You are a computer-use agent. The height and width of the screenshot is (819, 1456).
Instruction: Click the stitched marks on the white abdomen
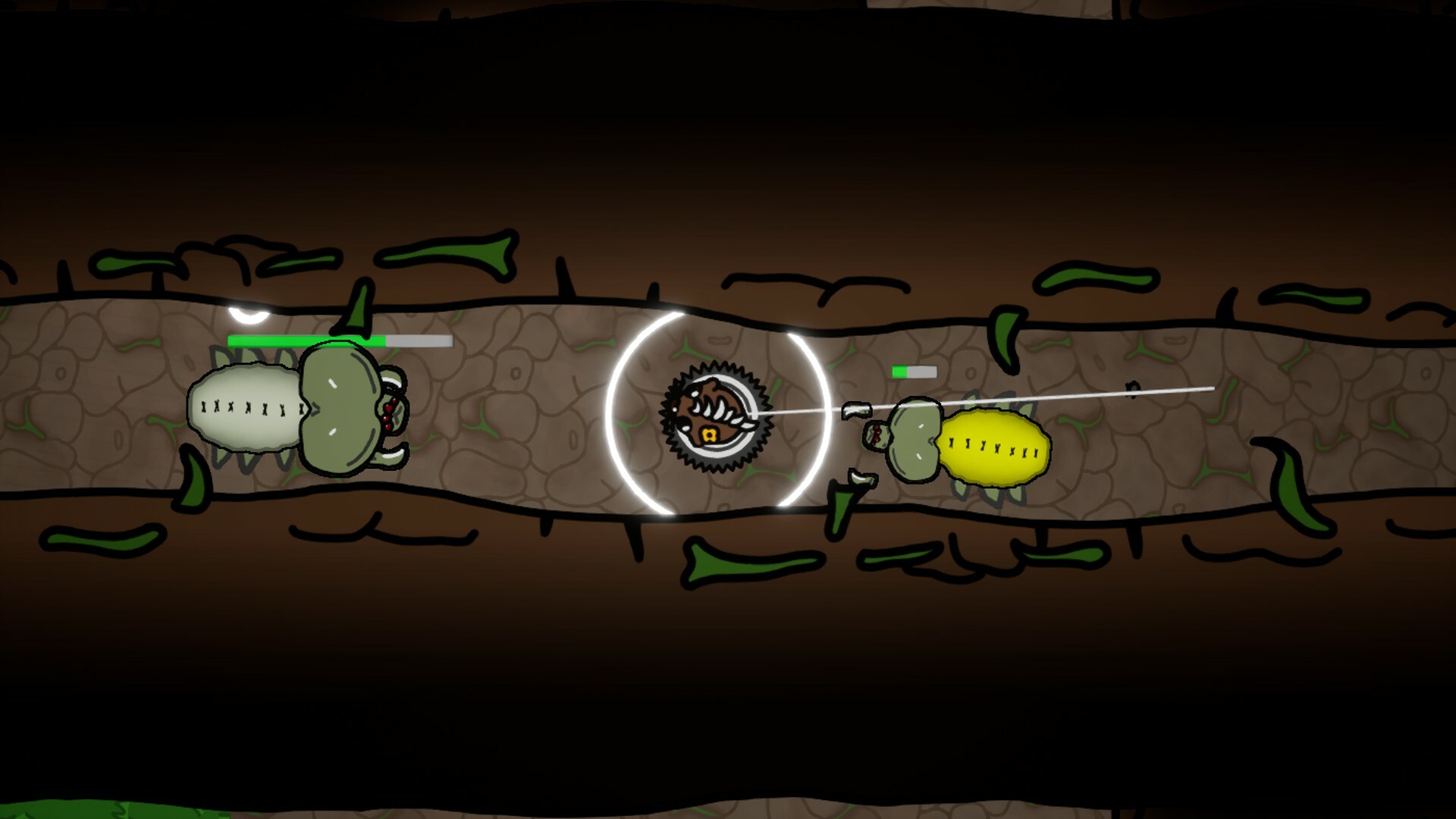coord(250,408)
